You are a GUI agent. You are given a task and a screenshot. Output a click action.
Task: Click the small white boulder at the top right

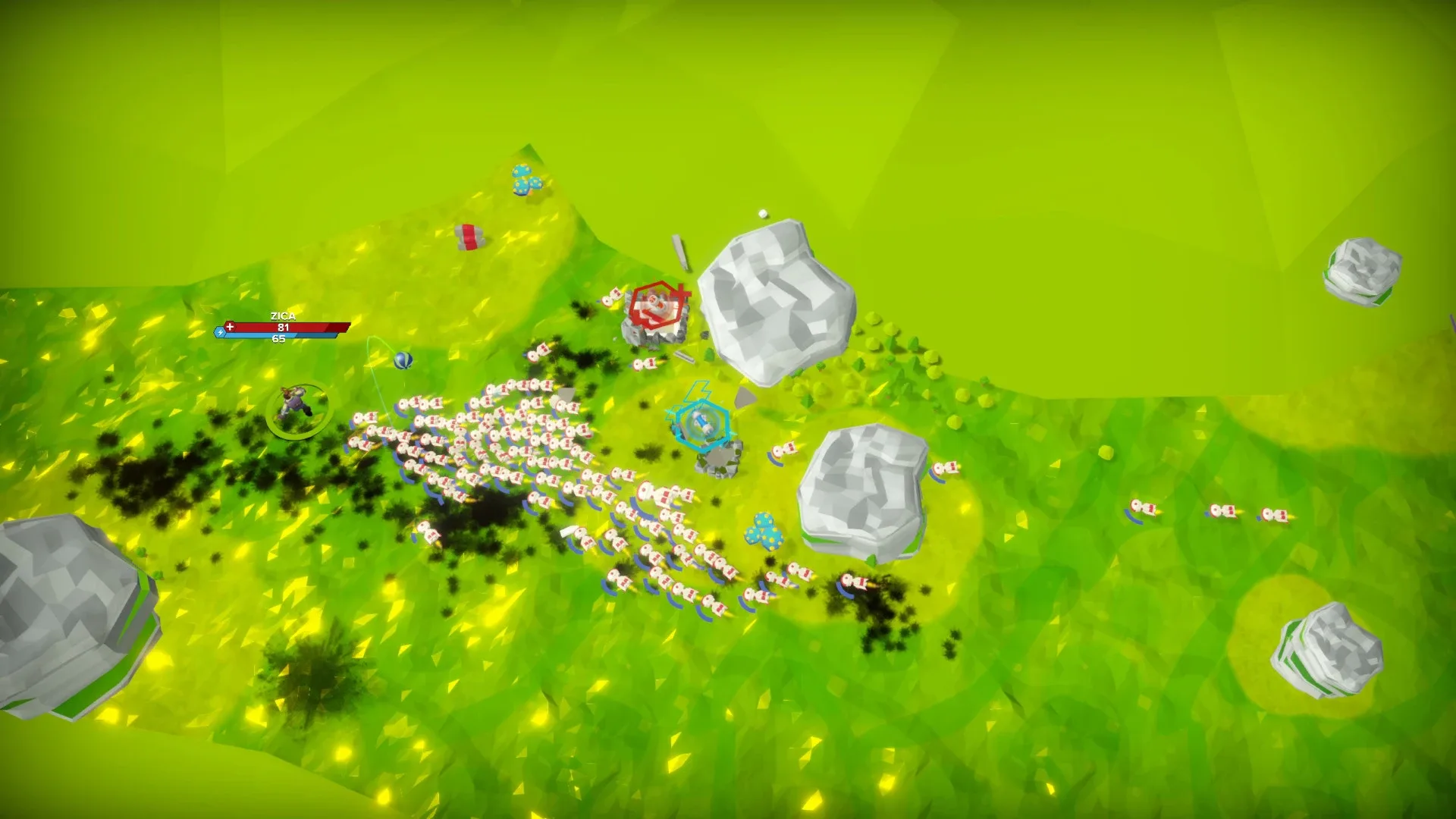click(1365, 269)
